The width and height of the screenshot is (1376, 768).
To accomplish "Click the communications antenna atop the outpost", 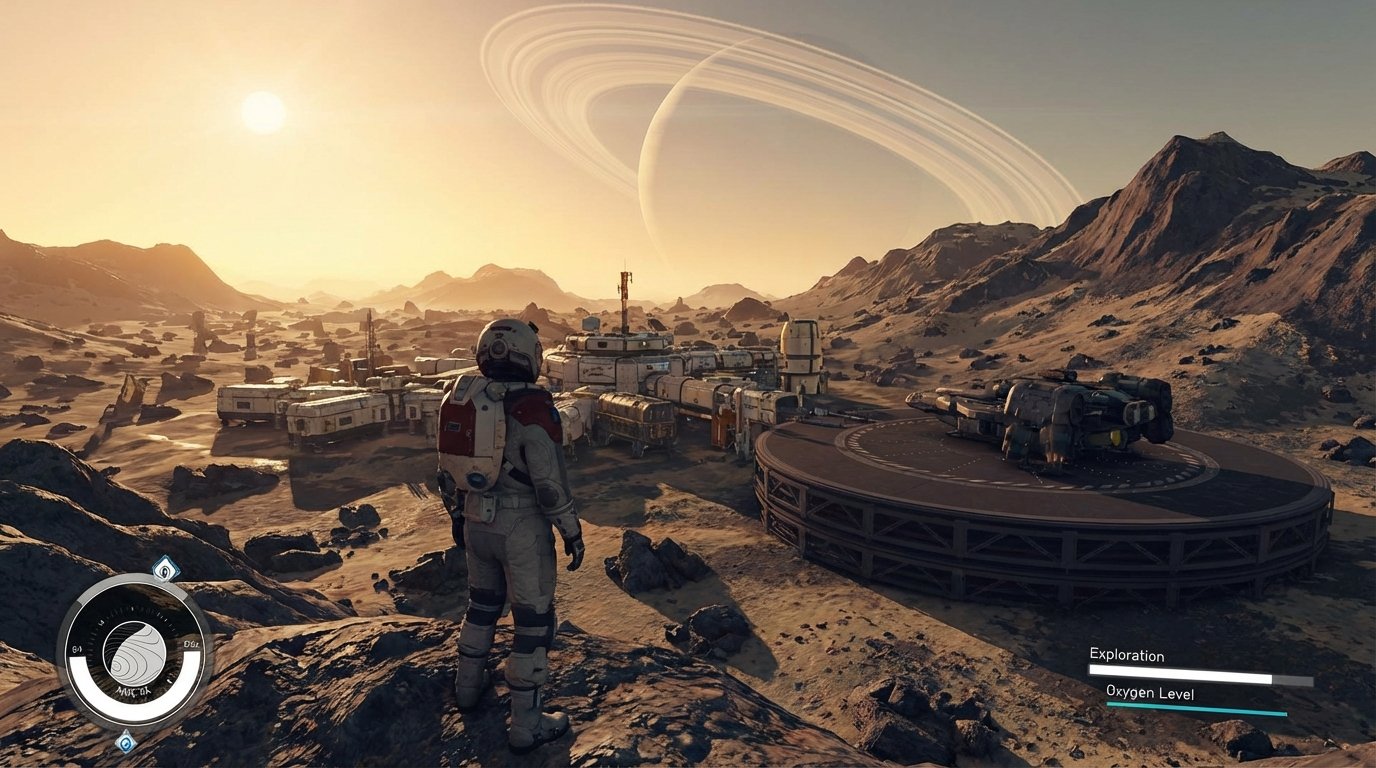I will [x=622, y=290].
